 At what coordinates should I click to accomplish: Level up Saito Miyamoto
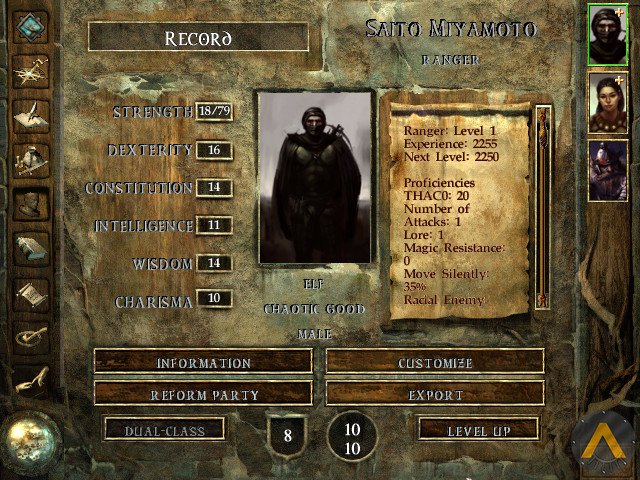click(x=479, y=430)
